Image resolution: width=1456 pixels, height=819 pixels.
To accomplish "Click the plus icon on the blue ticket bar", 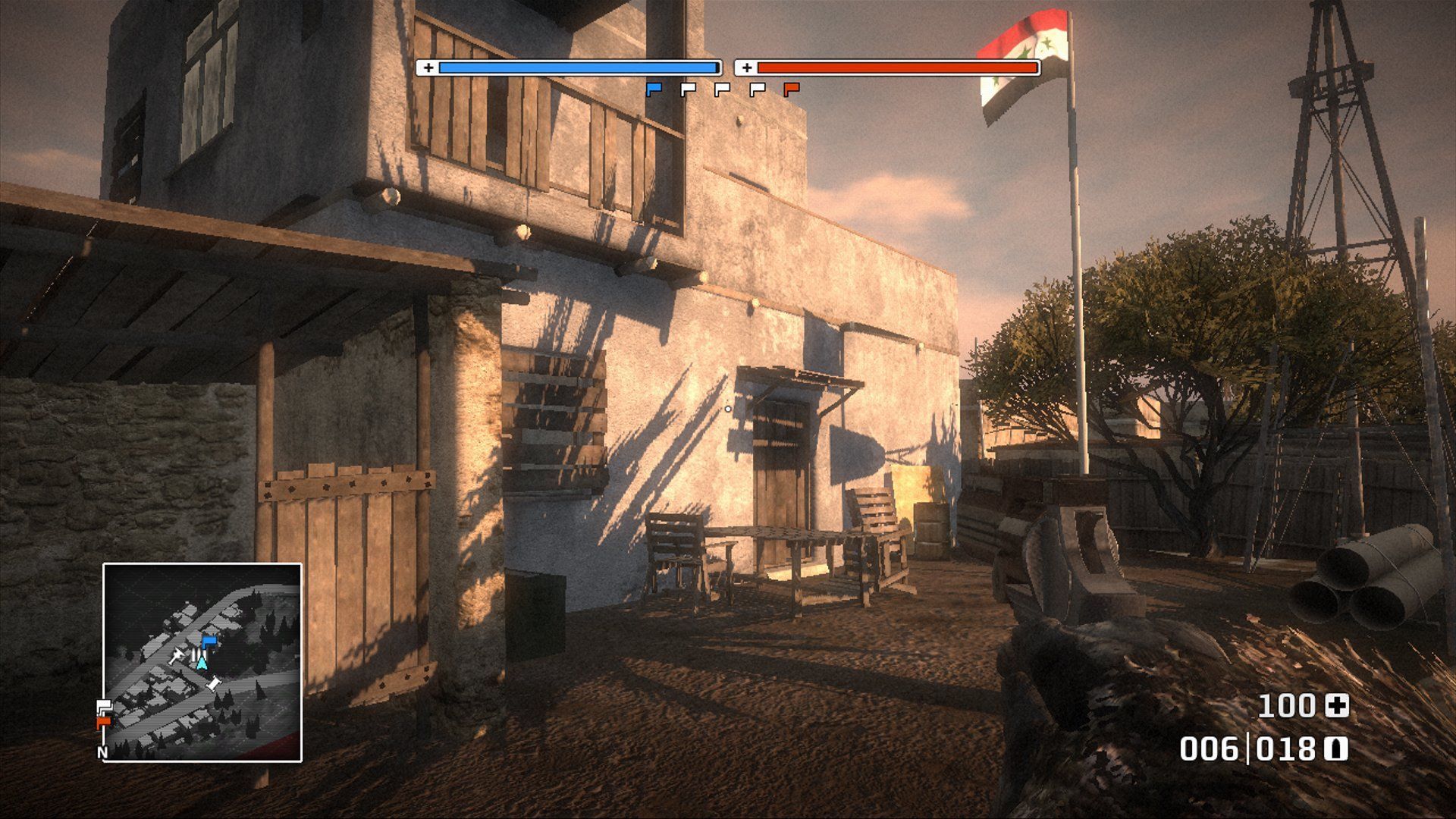I will coord(429,67).
